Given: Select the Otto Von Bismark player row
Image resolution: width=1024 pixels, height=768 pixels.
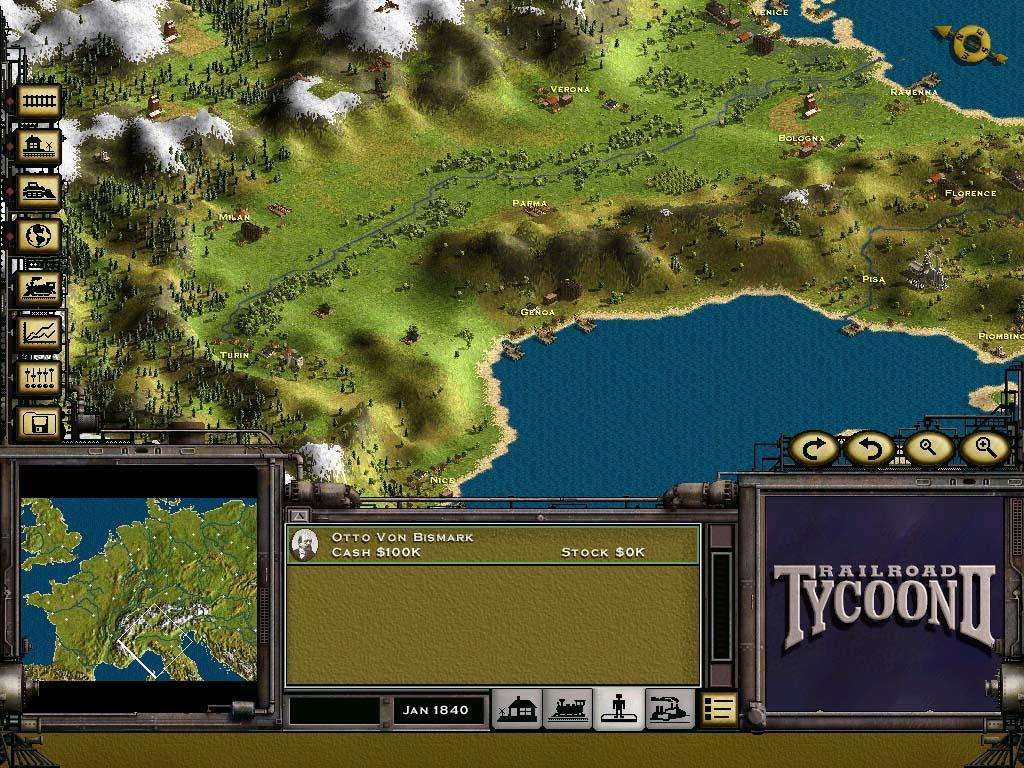Looking at the screenshot, I should coord(492,545).
